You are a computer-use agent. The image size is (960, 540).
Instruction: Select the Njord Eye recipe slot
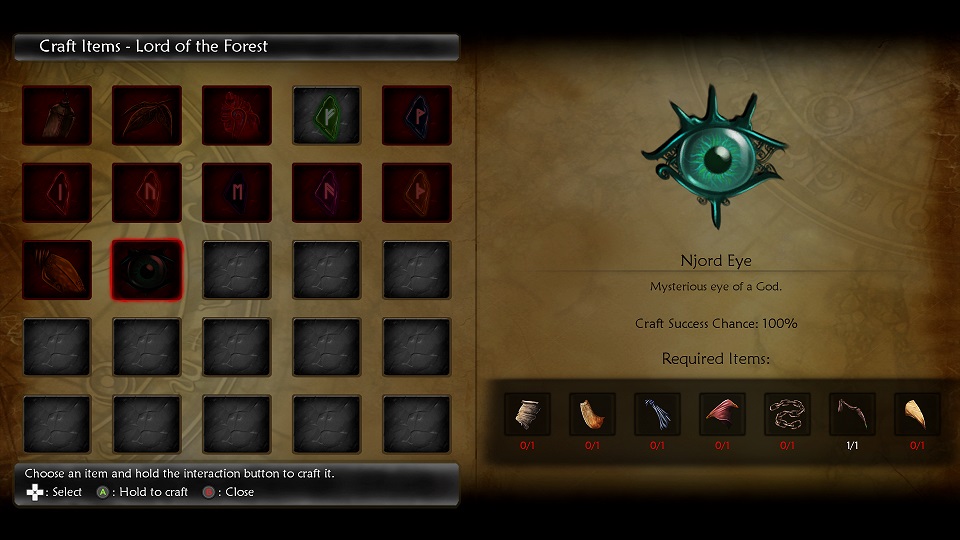147,270
